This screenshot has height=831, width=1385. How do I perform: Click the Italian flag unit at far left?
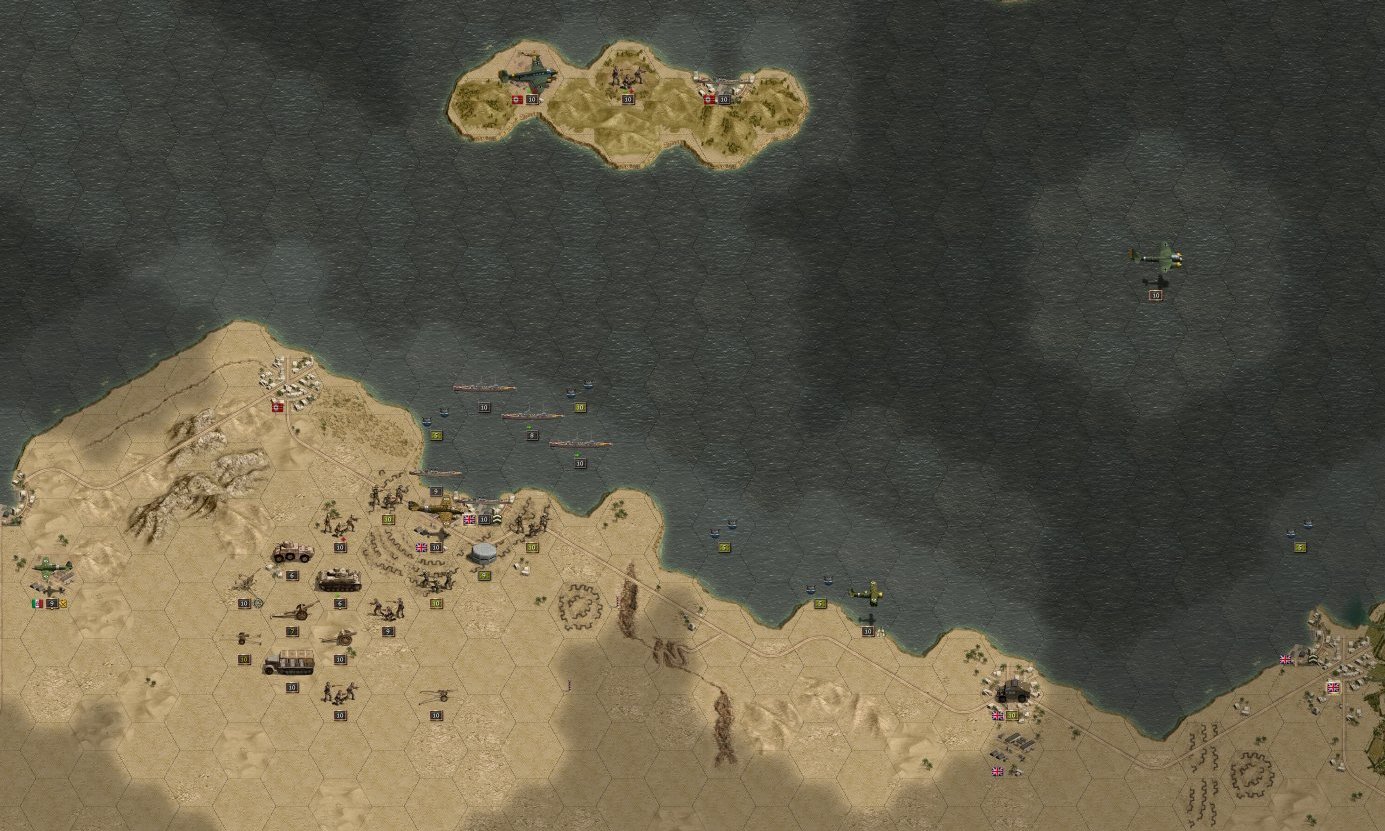37,603
